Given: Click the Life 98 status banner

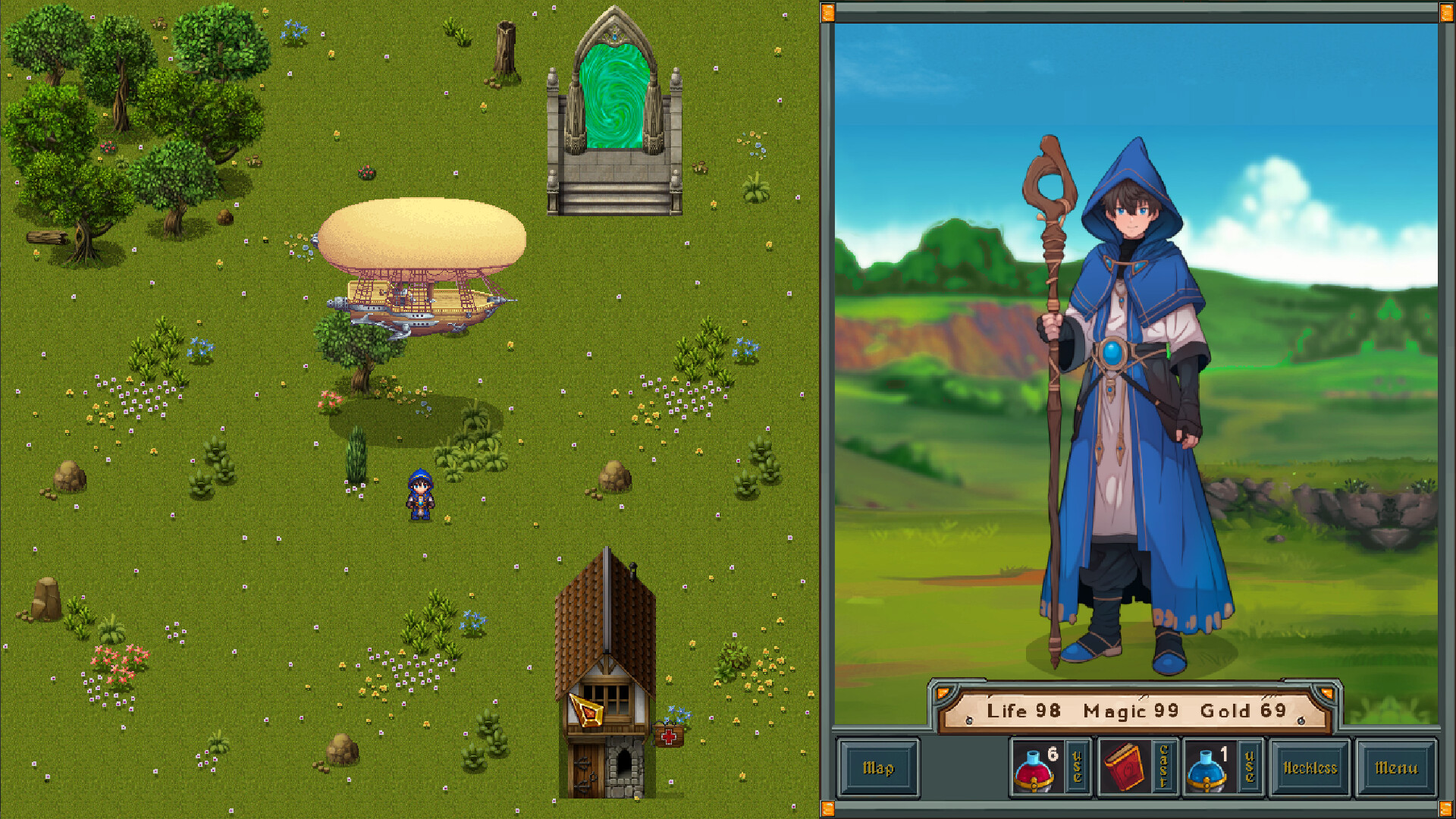Looking at the screenshot, I should tap(1025, 711).
